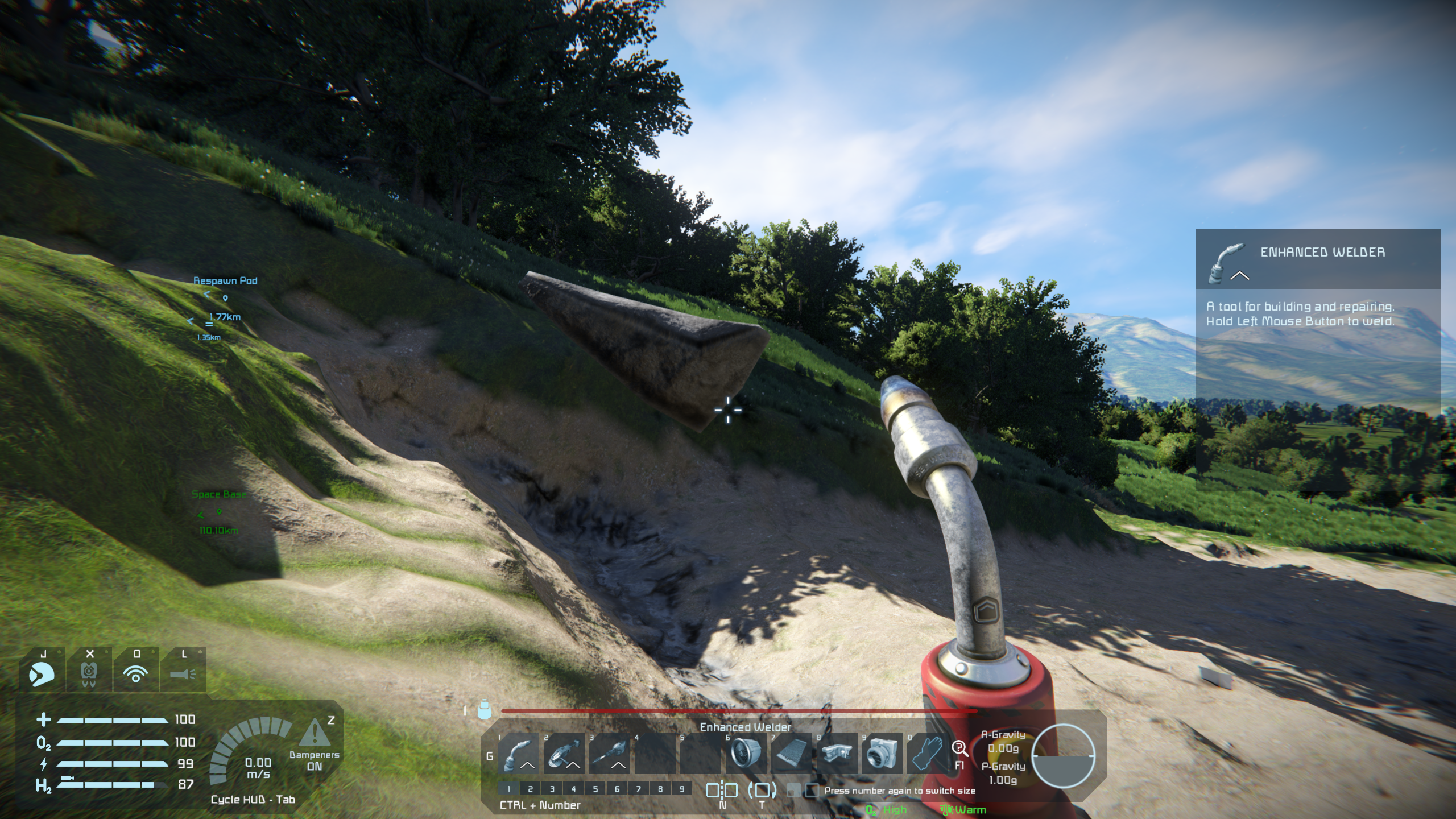Viewport: 1456px width, 819px height.
Task: Select the empty hand glove slot
Action: [x=927, y=753]
